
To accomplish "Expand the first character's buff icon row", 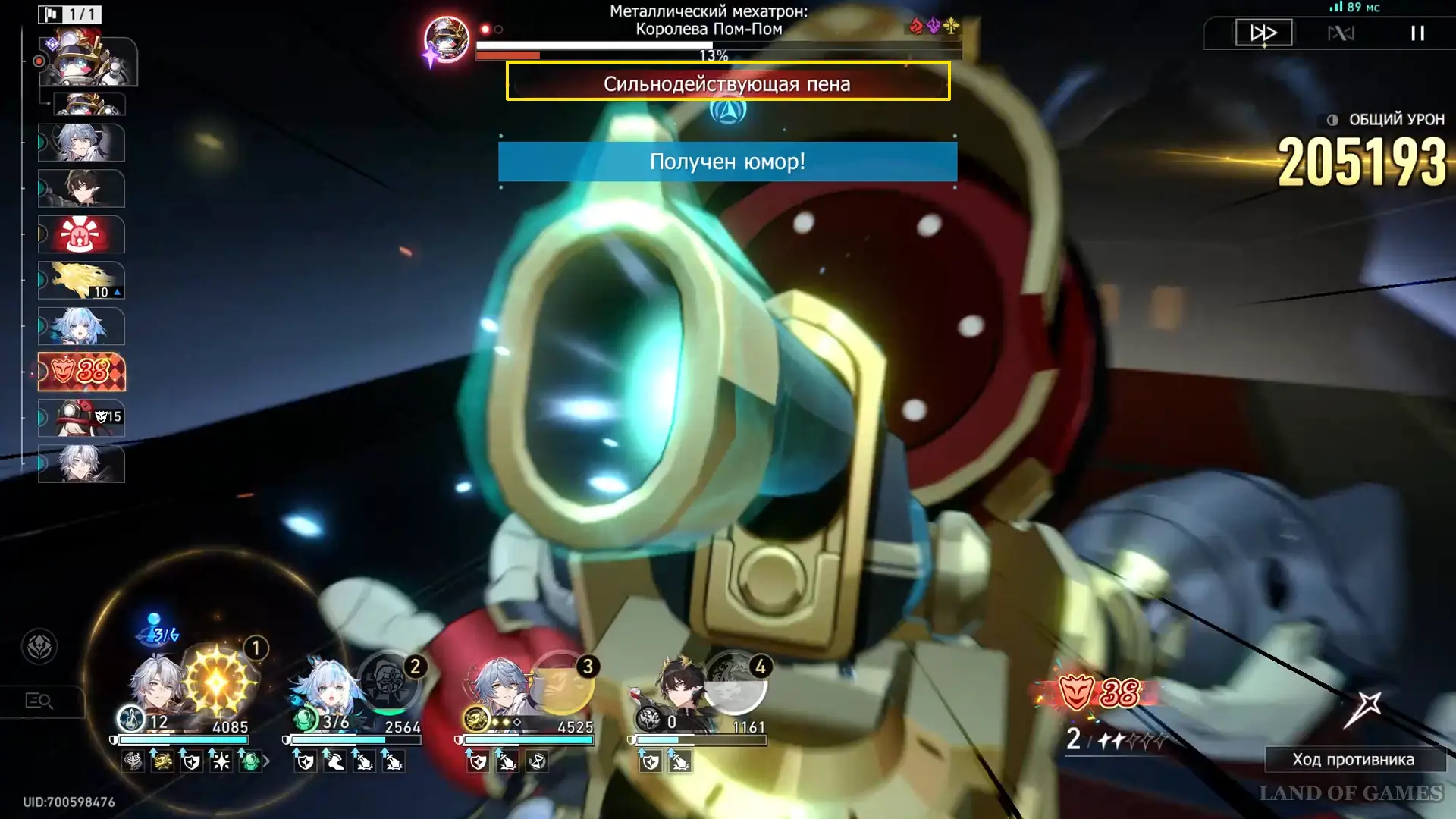I will [266, 761].
